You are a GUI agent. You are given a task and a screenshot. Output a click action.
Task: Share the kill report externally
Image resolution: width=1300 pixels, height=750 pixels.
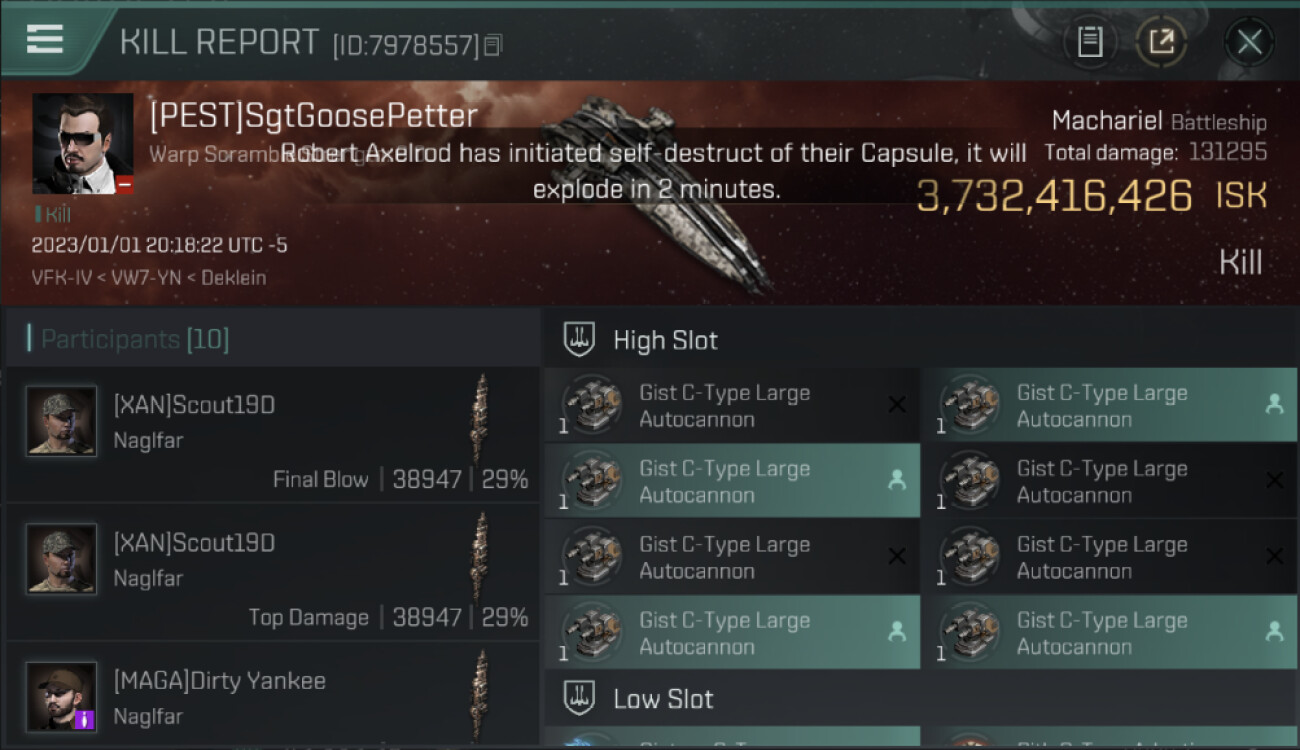pos(1161,42)
